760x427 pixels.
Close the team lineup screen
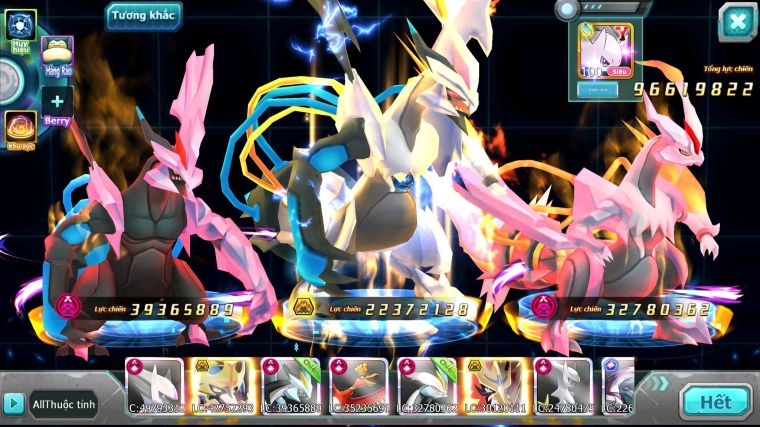click(737, 21)
